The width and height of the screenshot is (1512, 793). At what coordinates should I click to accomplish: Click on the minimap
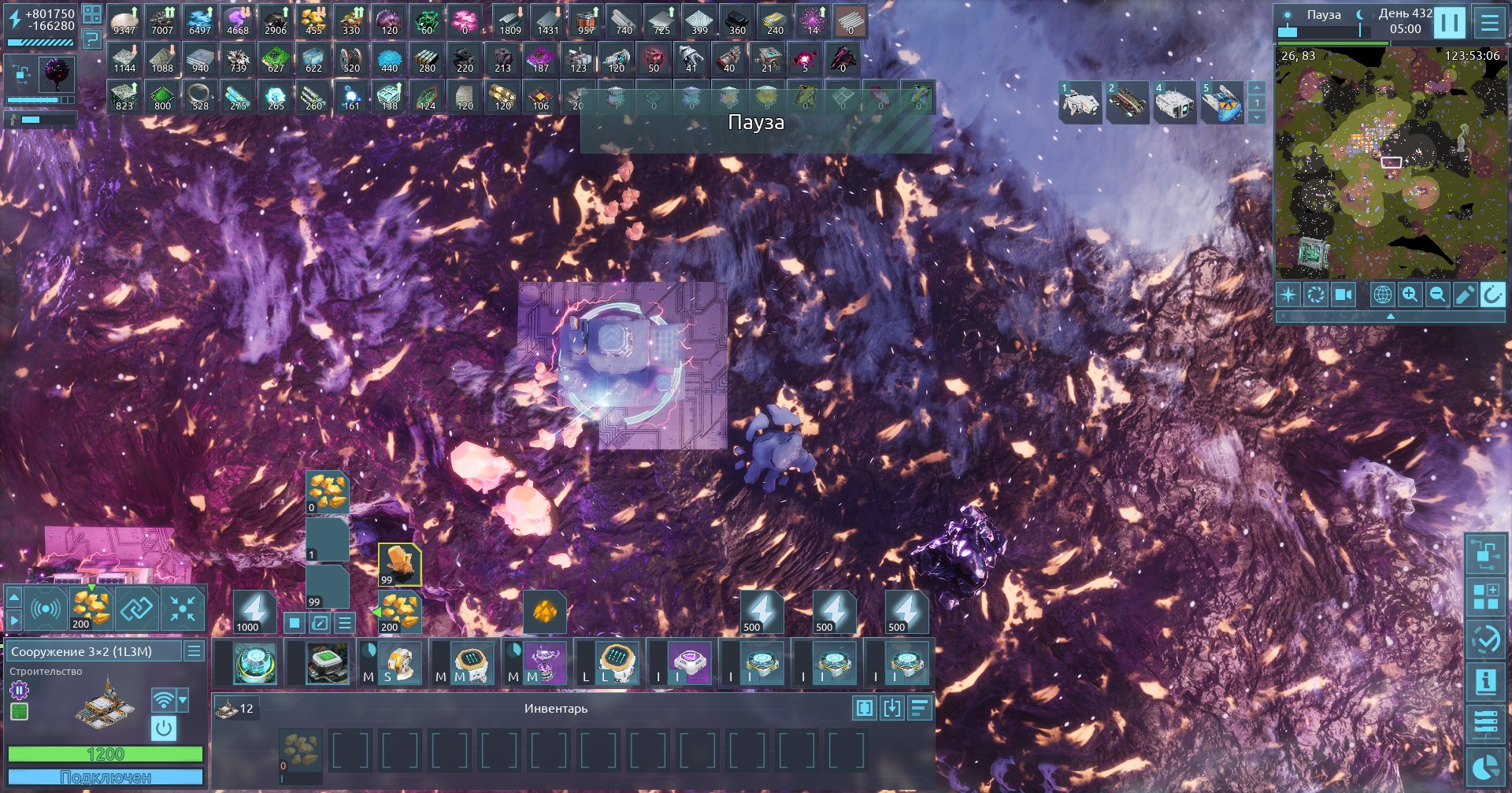(x=1390, y=161)
